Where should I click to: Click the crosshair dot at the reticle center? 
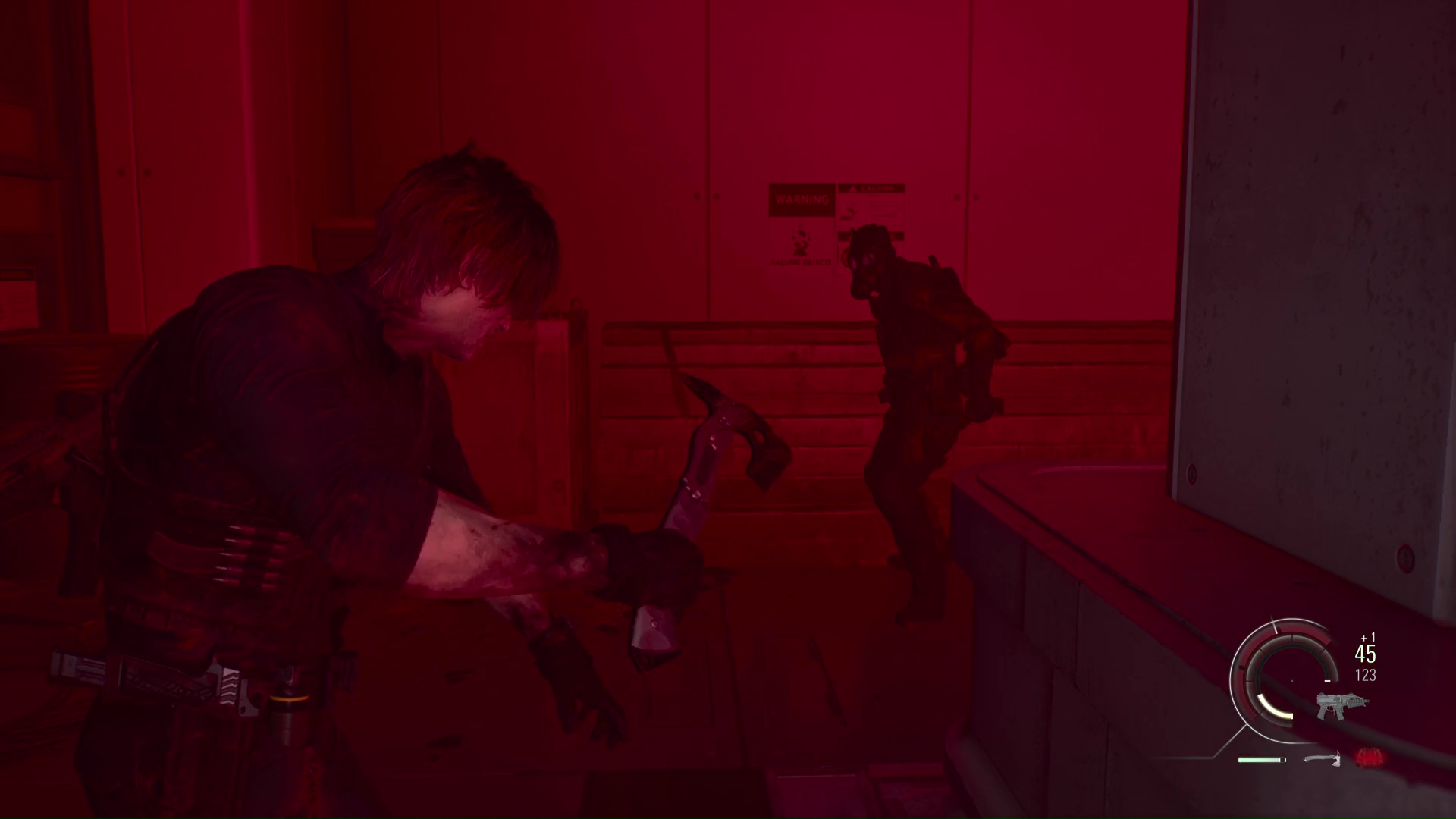tap(1291, 681)
